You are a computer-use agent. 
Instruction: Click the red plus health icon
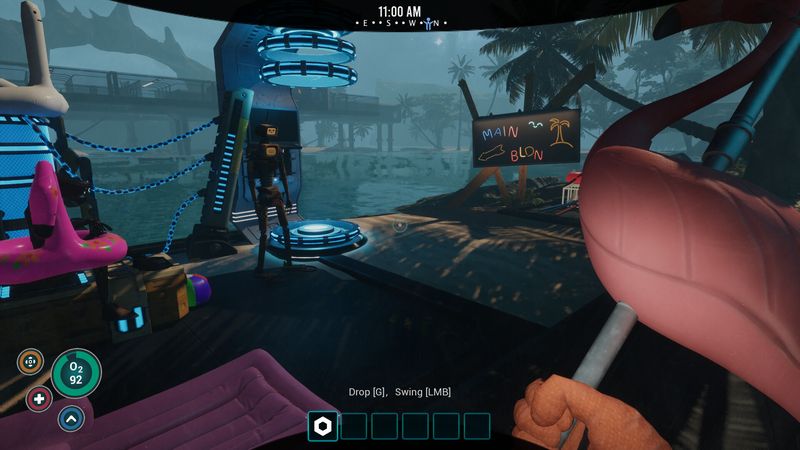point(40,398)
